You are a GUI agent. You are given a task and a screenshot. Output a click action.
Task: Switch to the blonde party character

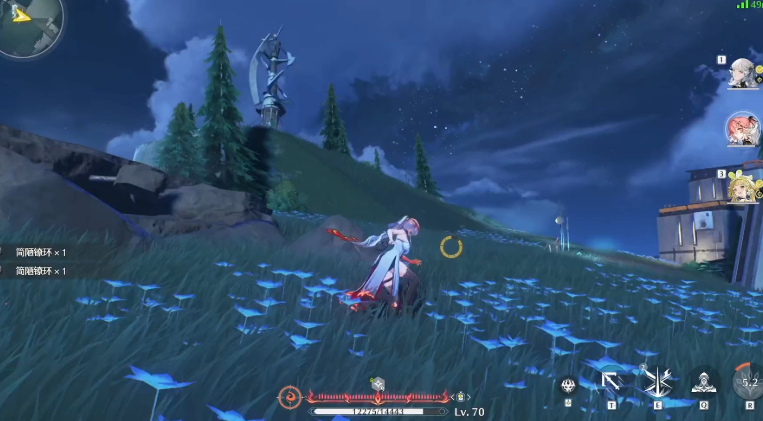coord(743,185)
